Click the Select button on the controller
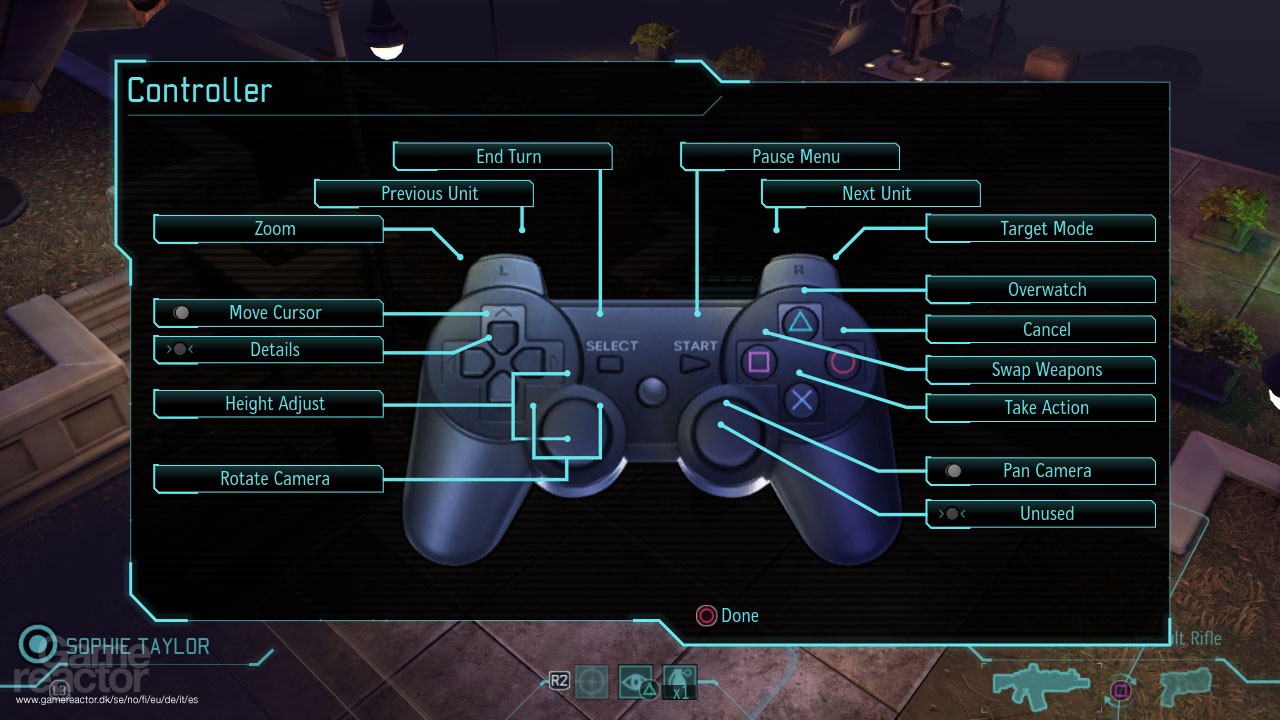Viewport: 1280px width, 720px height. pyautogui.click(x=611, y=363)
